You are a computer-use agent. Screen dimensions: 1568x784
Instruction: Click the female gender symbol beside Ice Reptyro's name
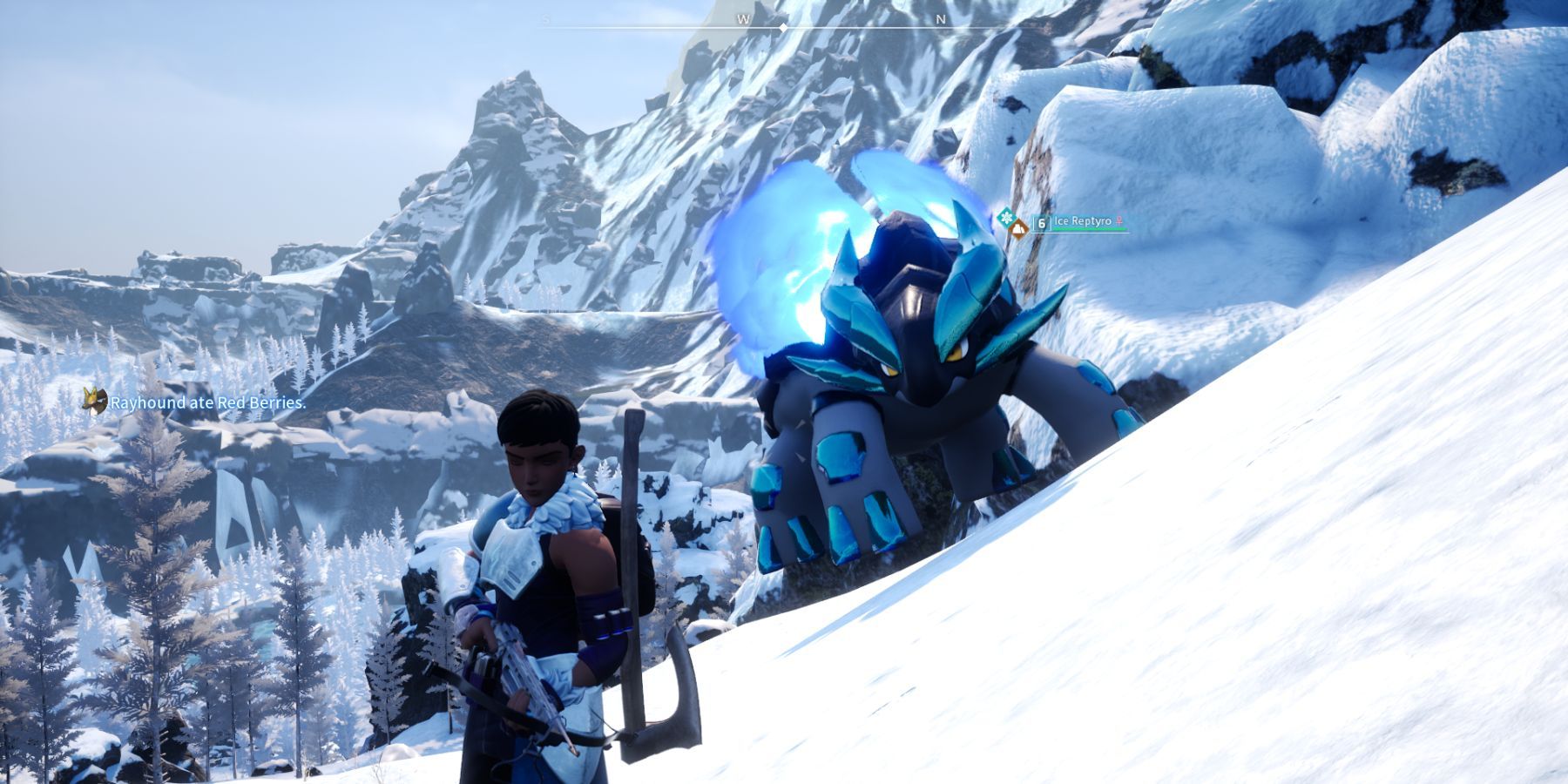[1119, 221]
